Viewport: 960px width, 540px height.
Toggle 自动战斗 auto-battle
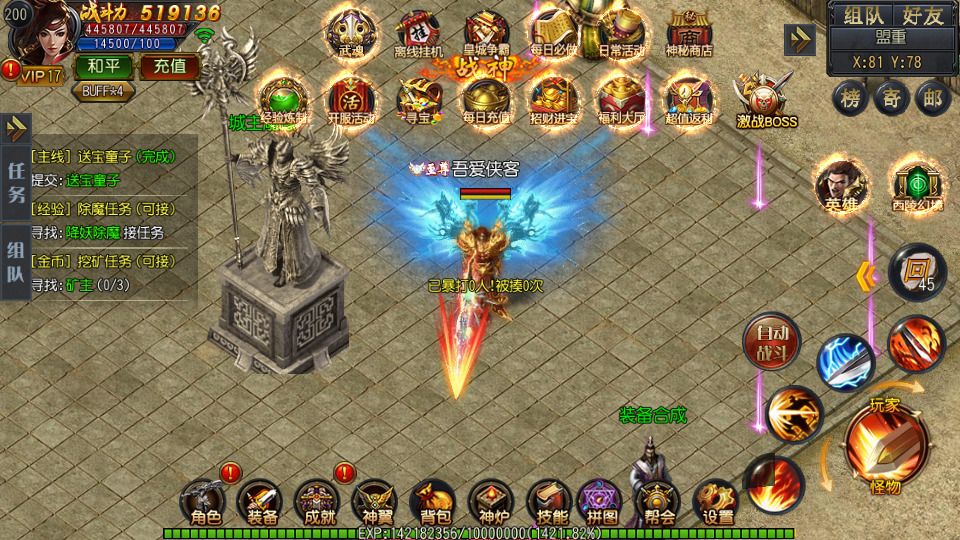pos(771,343)
